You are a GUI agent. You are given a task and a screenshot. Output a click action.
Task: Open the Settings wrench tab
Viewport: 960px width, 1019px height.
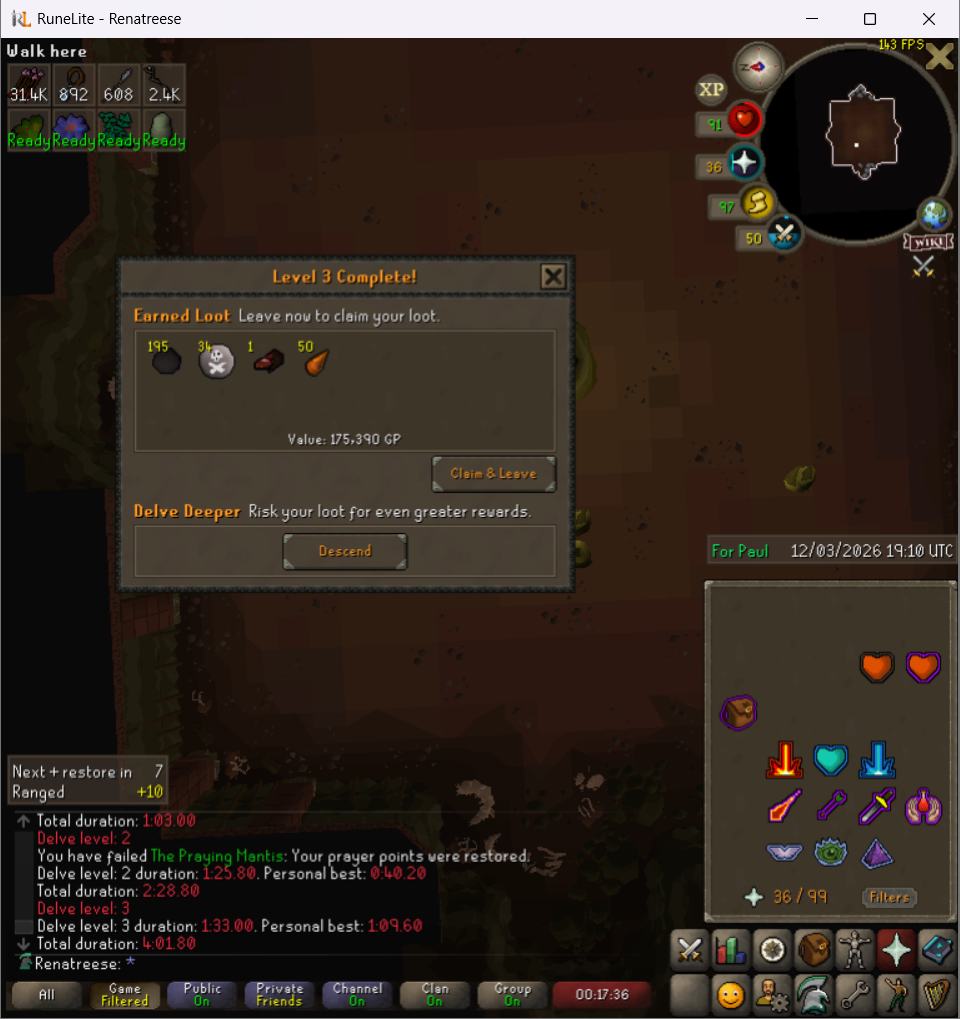tap(855, 995)
